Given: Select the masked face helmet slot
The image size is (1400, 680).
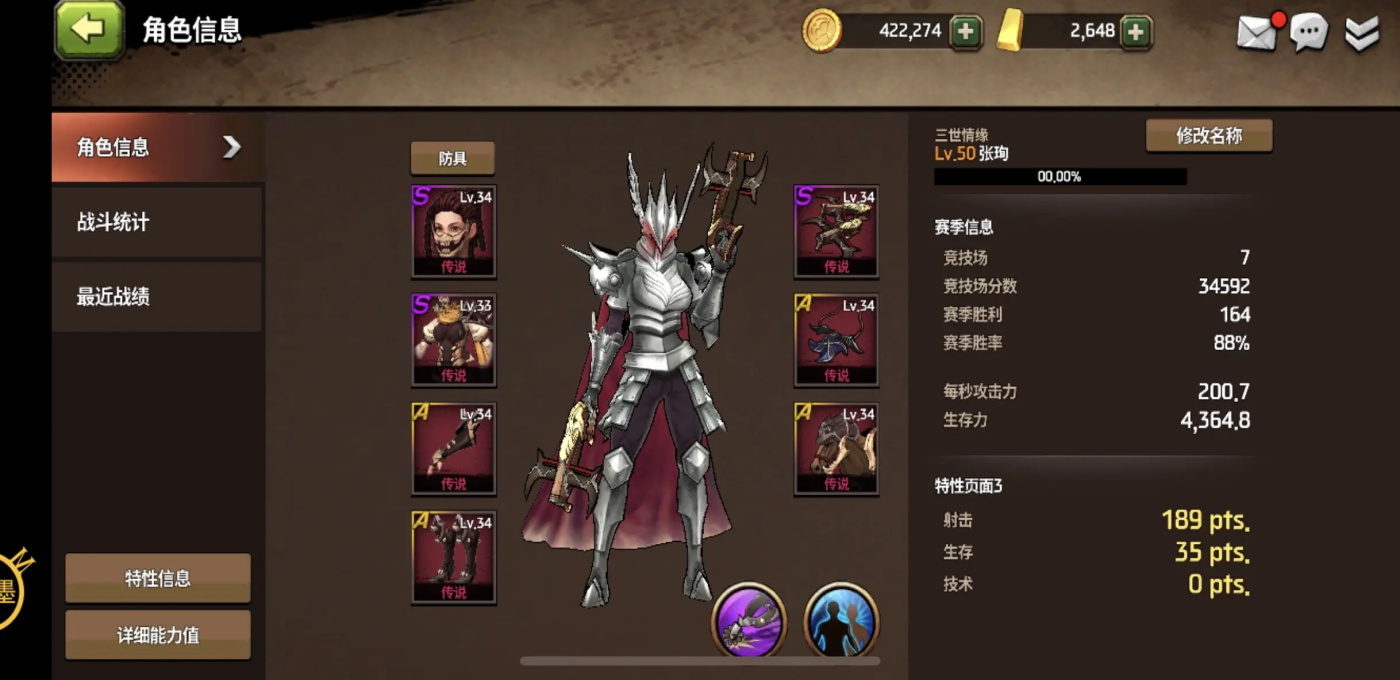Looking at the screenshot, I should click(x=454, y=230).
